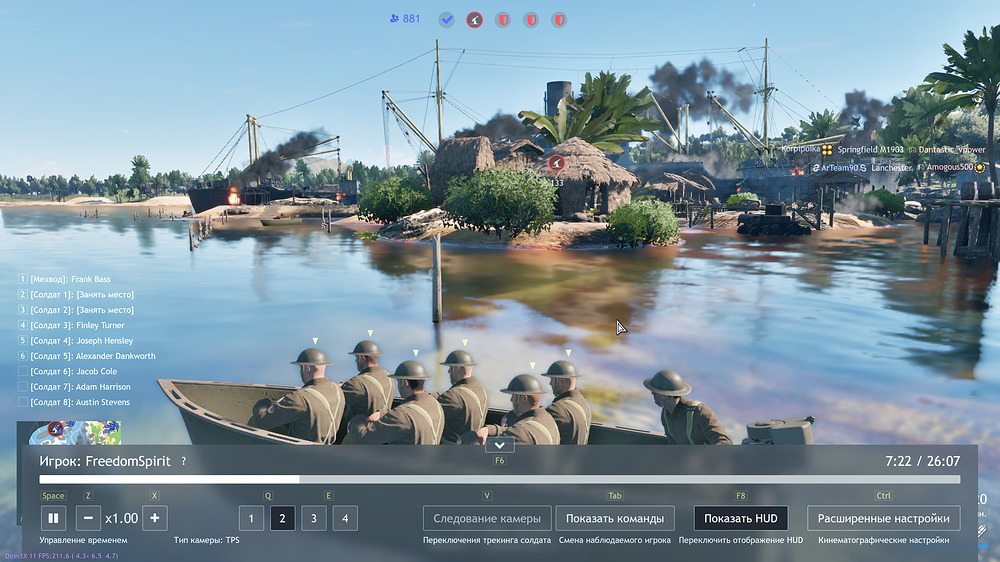Select Jacob Cole from the squad list
The image size is (1000, 562).
(x=75, y=371)
